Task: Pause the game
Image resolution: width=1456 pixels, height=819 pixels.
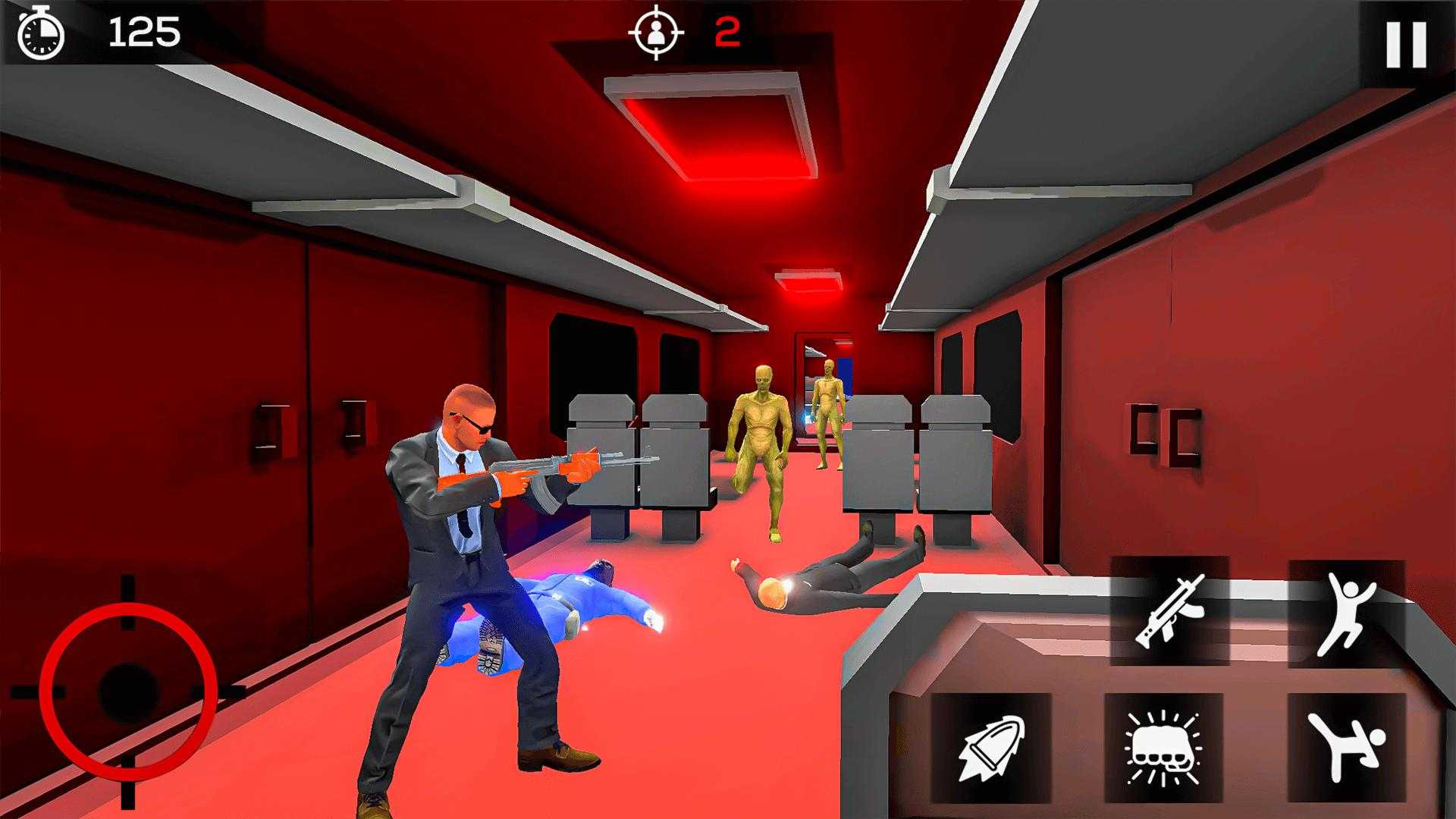Action: pos(1405,44)
